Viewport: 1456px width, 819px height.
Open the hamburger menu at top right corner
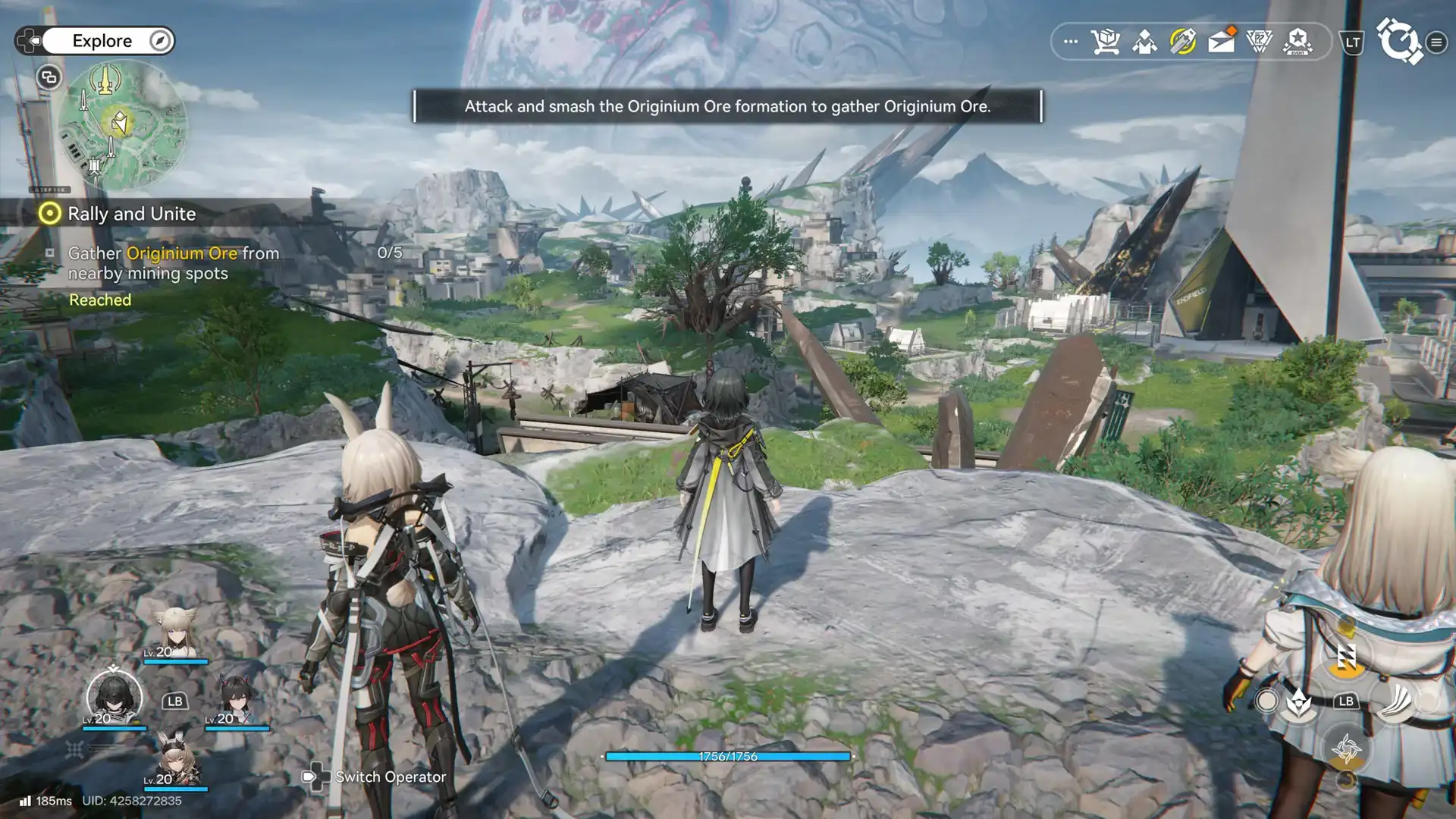1438,42
